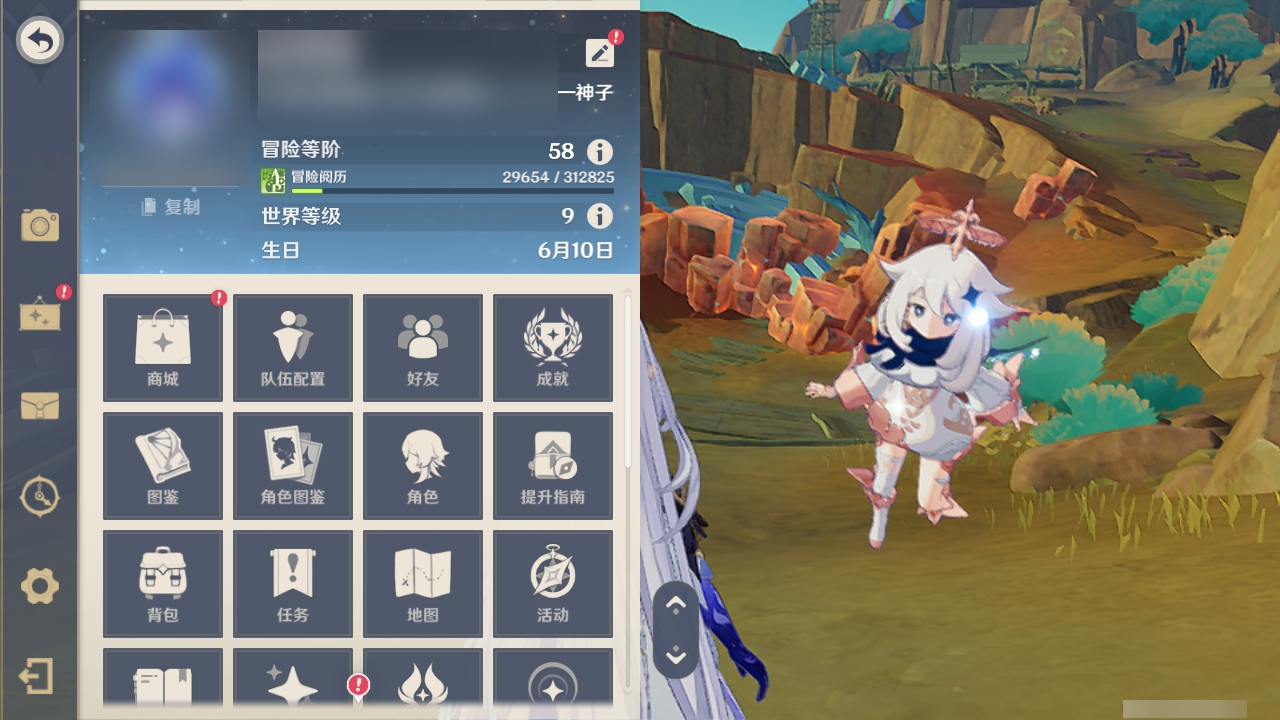Image resolution: width=1280 pixels, height=720 pixels.
Task: View the 好友 Friends list
Action: pyautogui.click(x=422, y=347)
